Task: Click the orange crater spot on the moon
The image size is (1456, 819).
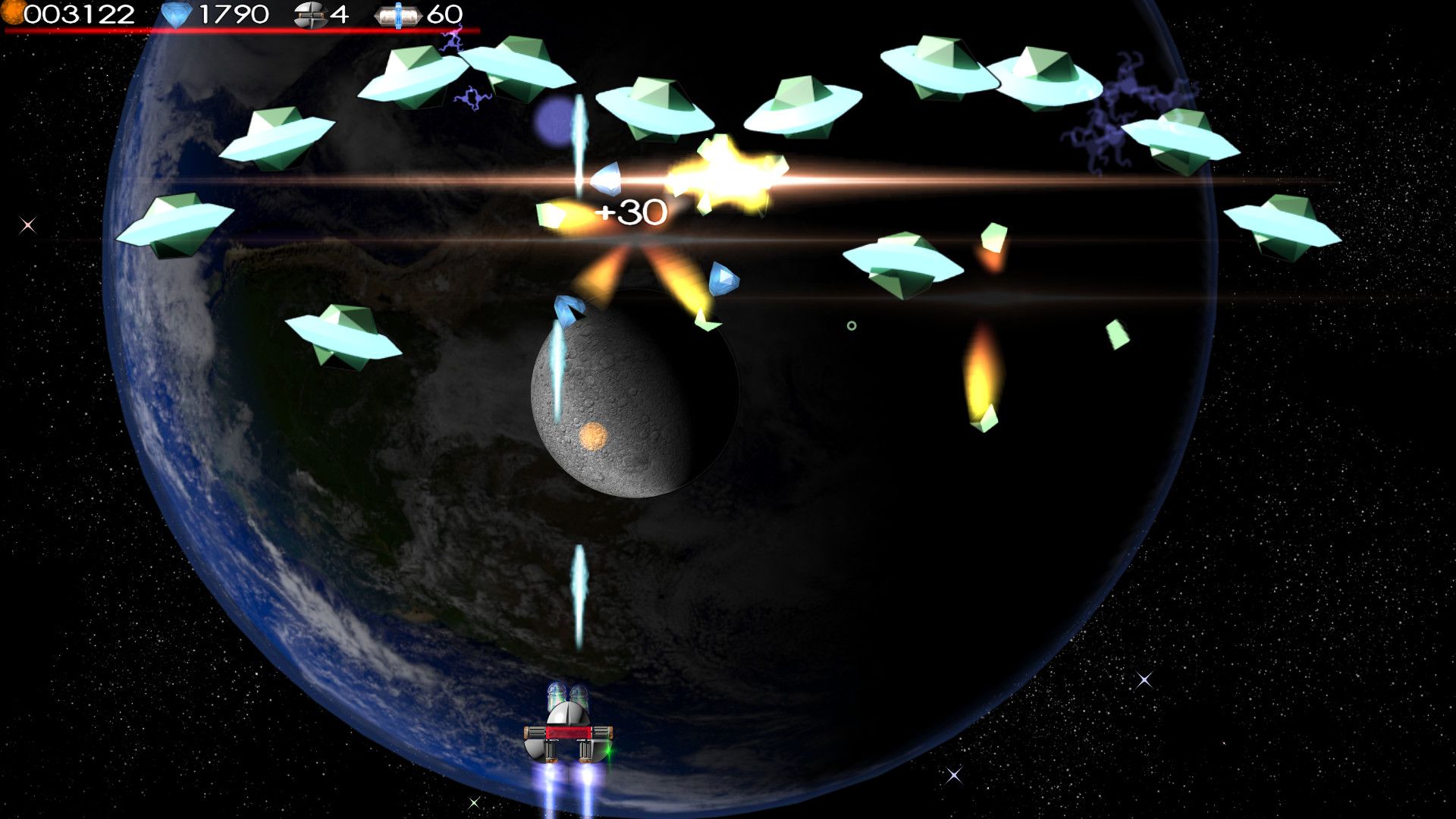Action: pos(595,438)
